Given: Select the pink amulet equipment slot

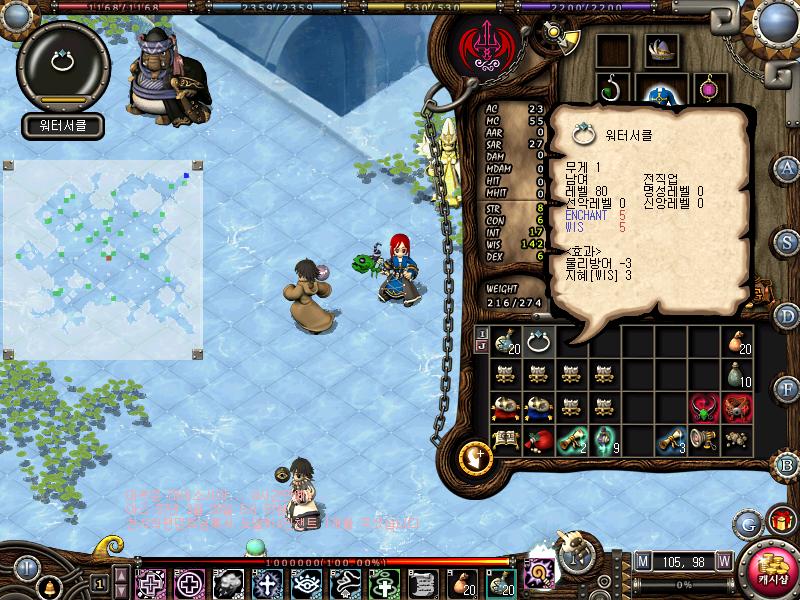Looking at the screenshot, I should click(x=711, y=90).
